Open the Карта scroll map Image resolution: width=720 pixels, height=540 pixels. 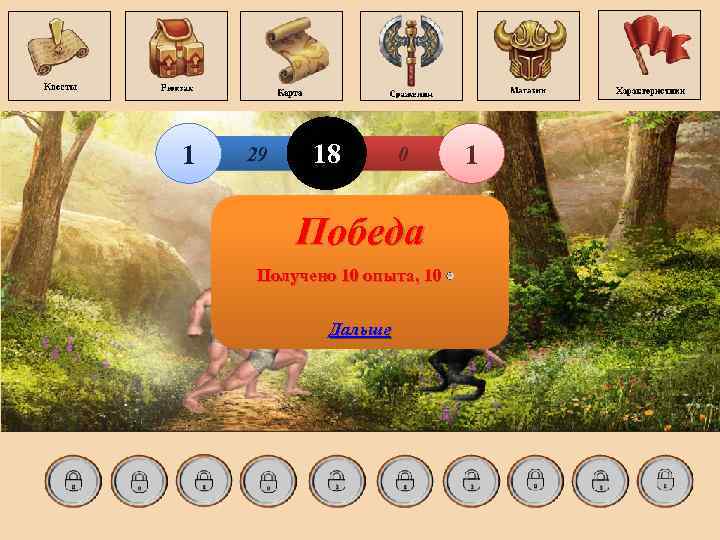coord(291,54)
